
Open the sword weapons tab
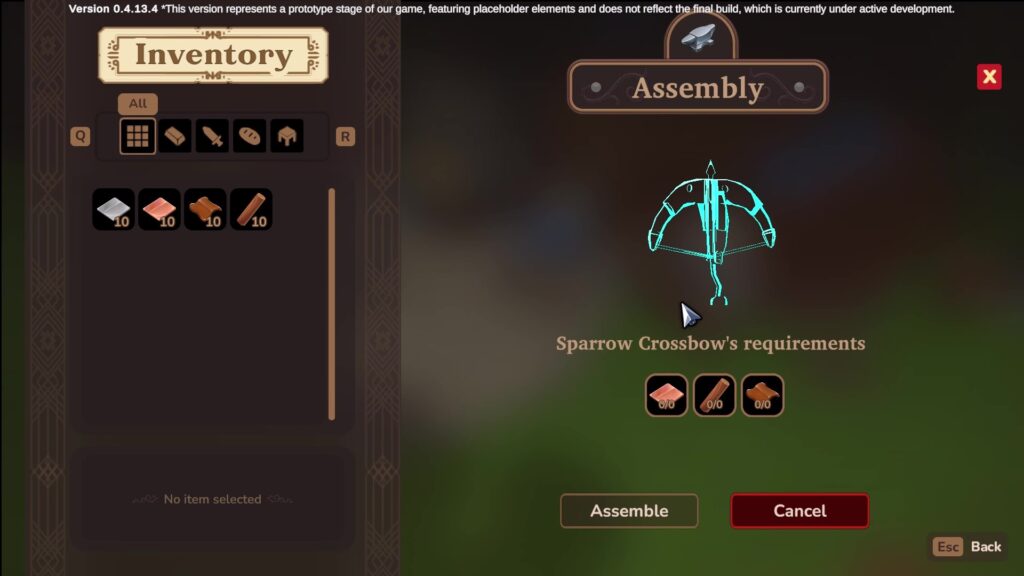pos(212,136)
